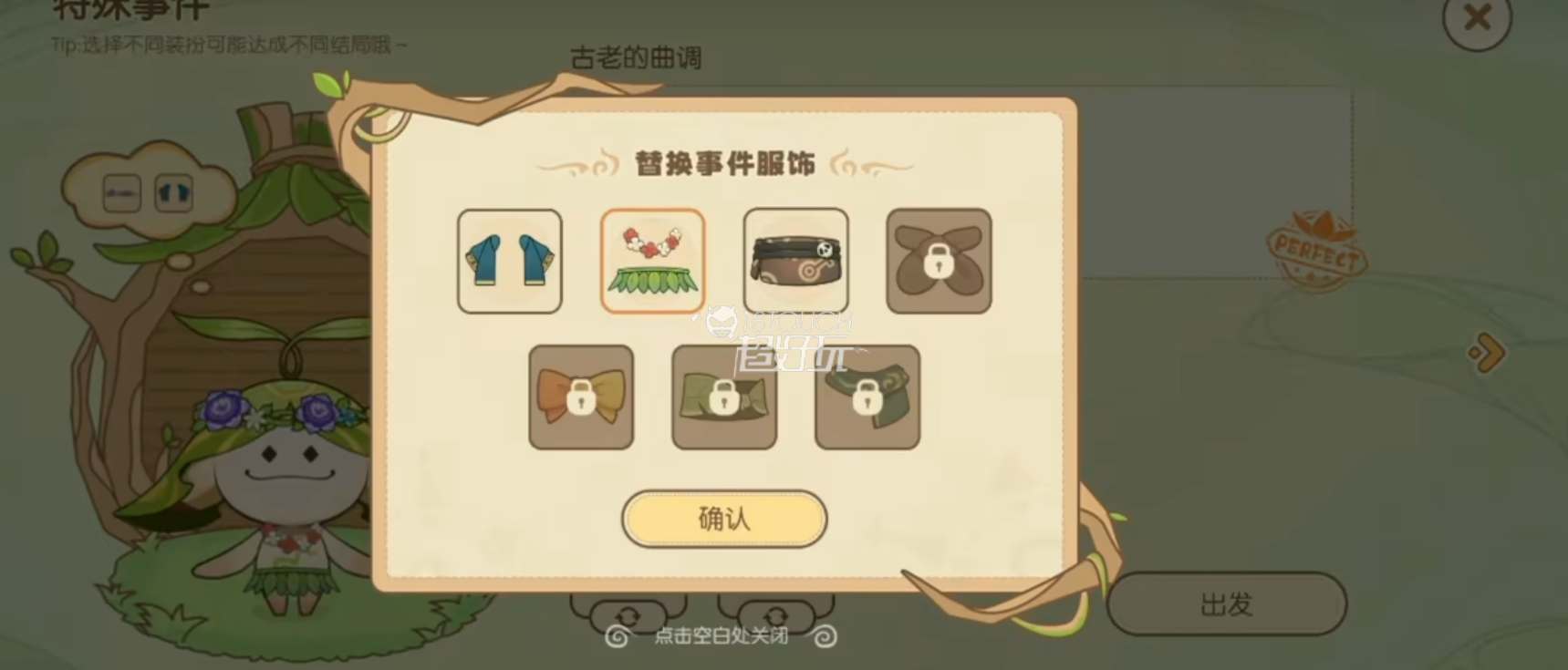Tap the locked green pouch costume
Screen dimensions: 1568x670
click(x=866, y=399)
